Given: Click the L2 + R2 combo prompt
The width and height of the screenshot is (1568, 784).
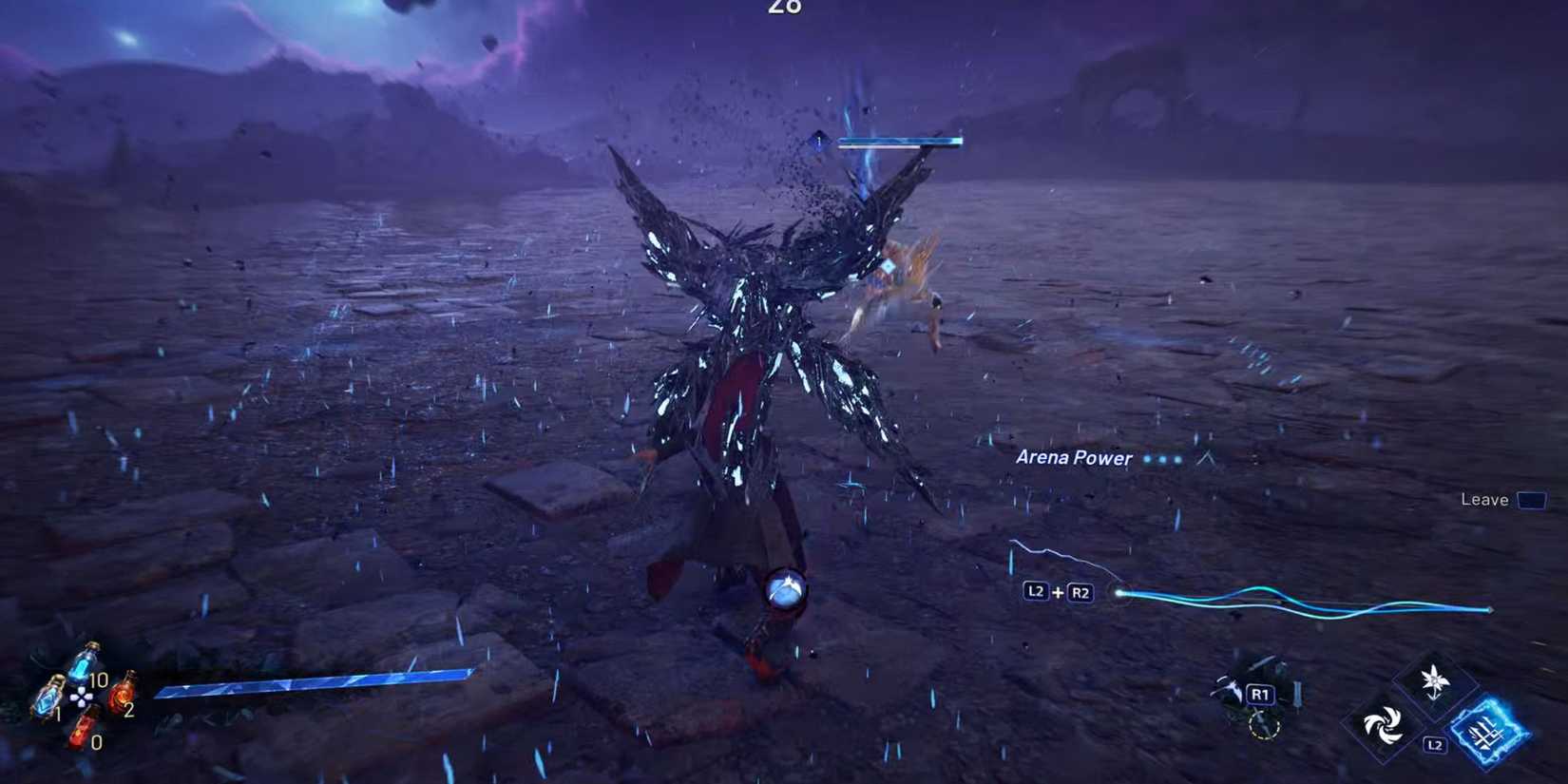Looking at the screenshot, I should click(x=1057, y=591).
